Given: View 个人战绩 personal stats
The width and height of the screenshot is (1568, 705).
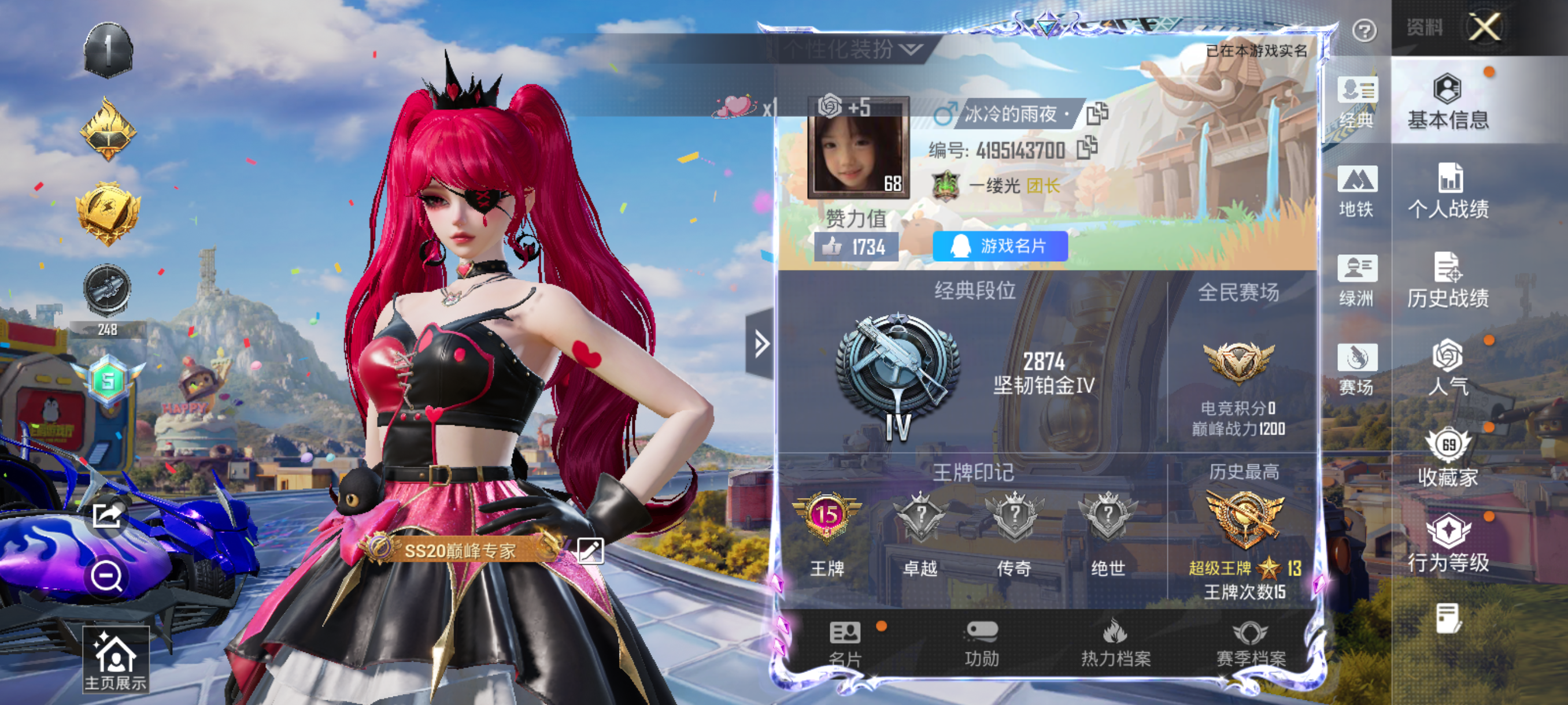Looking at the screenshot, I should pos(1448,191).
